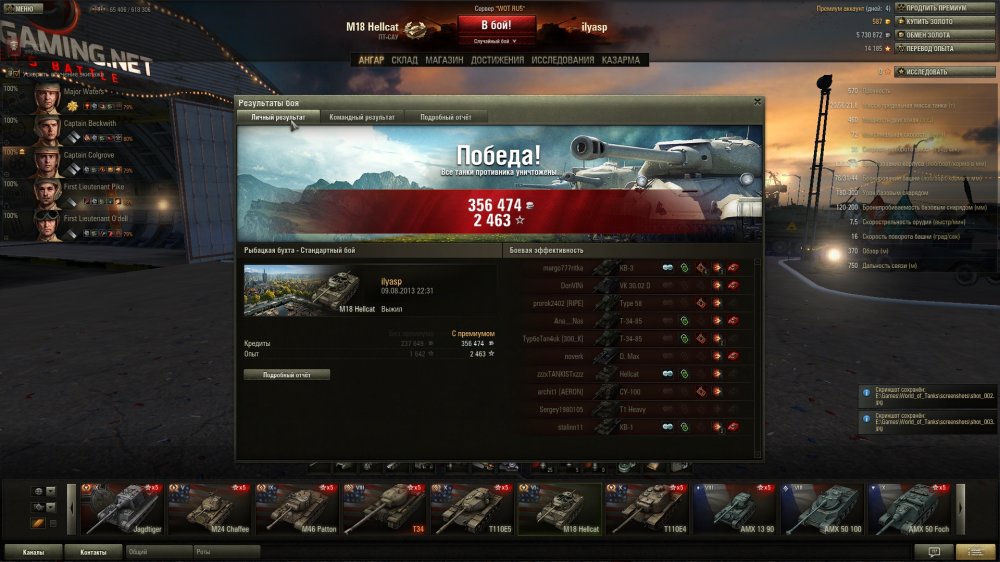Viewport: 1000px width, 562px height.
Task: Open the Случайный бой battle type dropdown
Action: click(497, 41)
